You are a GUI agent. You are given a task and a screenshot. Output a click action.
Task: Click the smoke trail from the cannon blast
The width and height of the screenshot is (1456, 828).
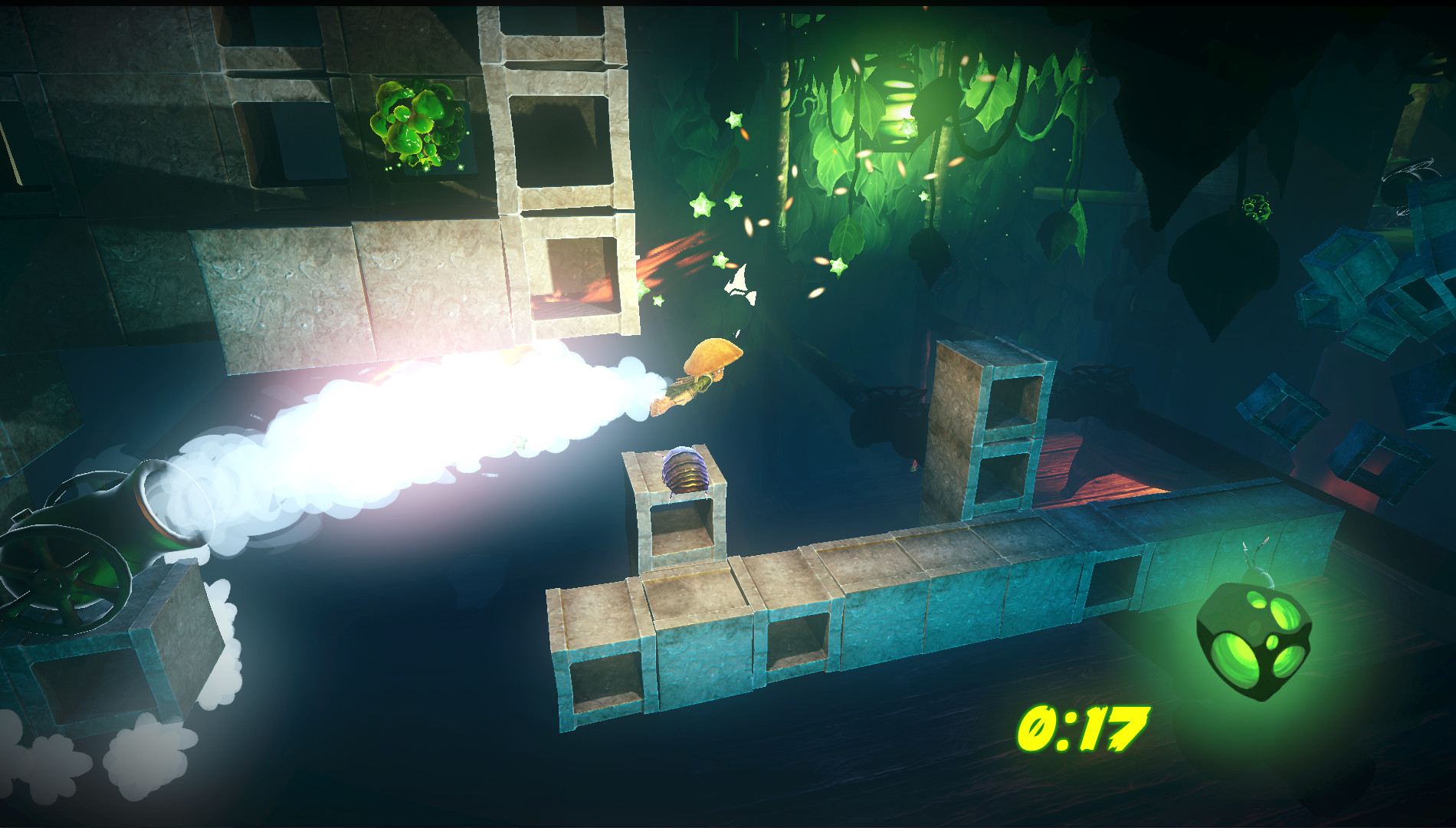click(x=383, y=429)
